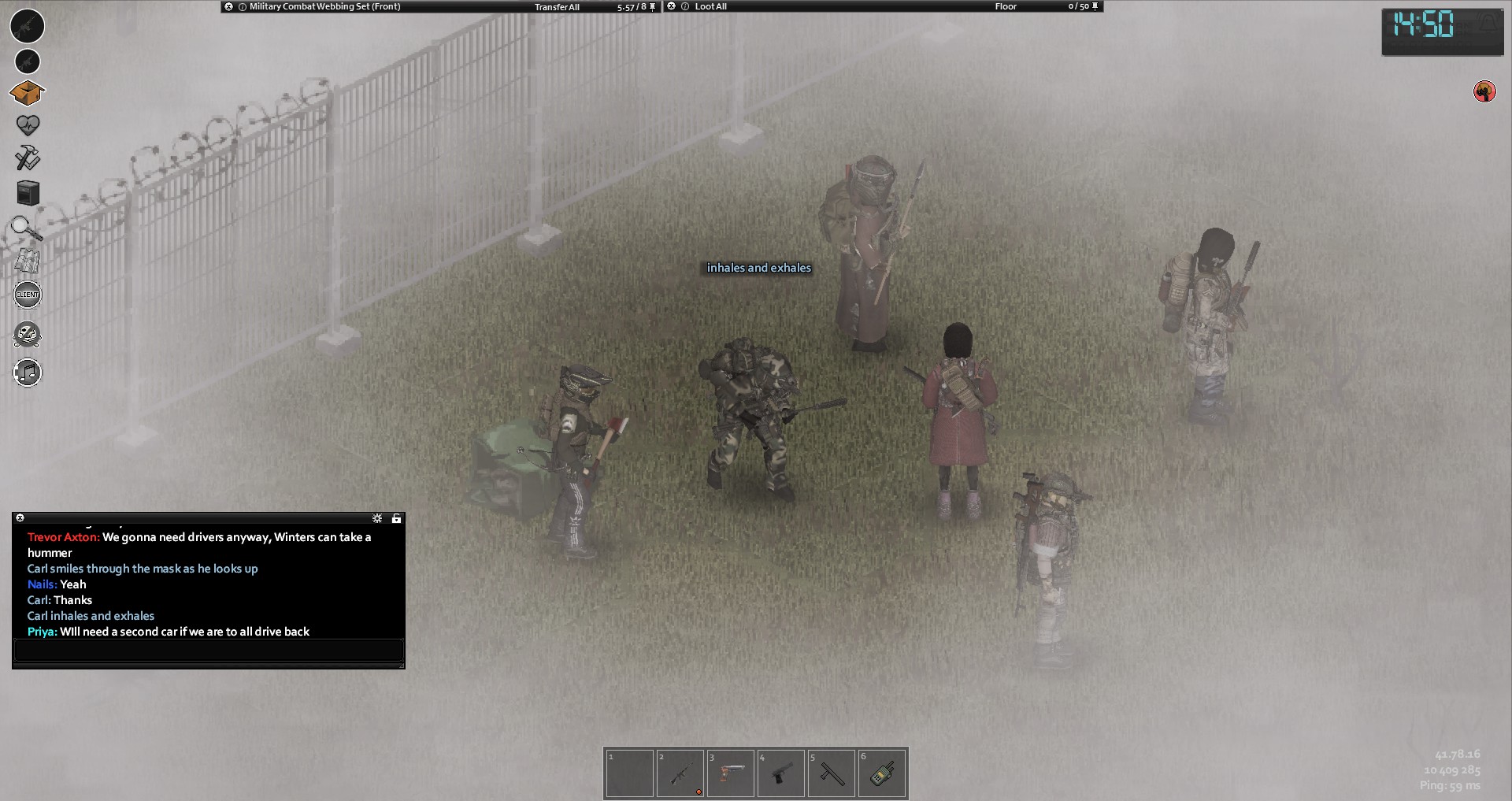The width and height of the screenshot is (1512, 801).
Task: Open chat settings gear icon
Action: [x=377, y=518]
